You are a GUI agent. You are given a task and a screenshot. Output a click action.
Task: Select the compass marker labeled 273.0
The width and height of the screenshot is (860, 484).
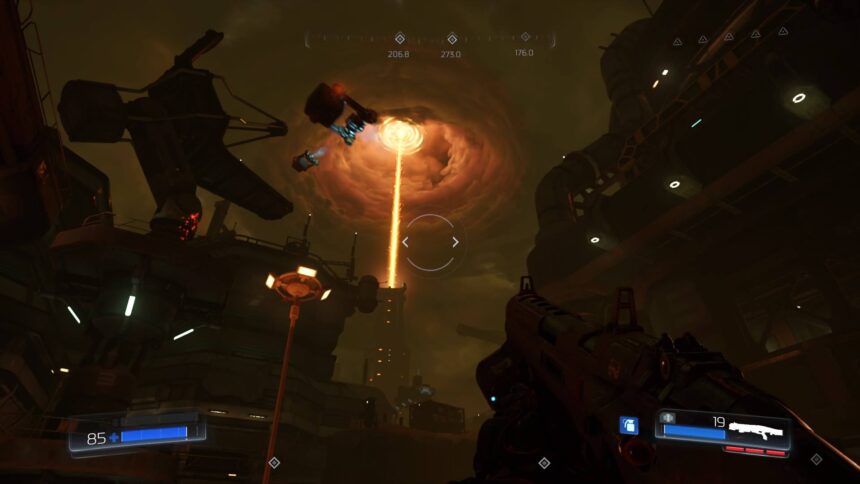click(451, 39)
